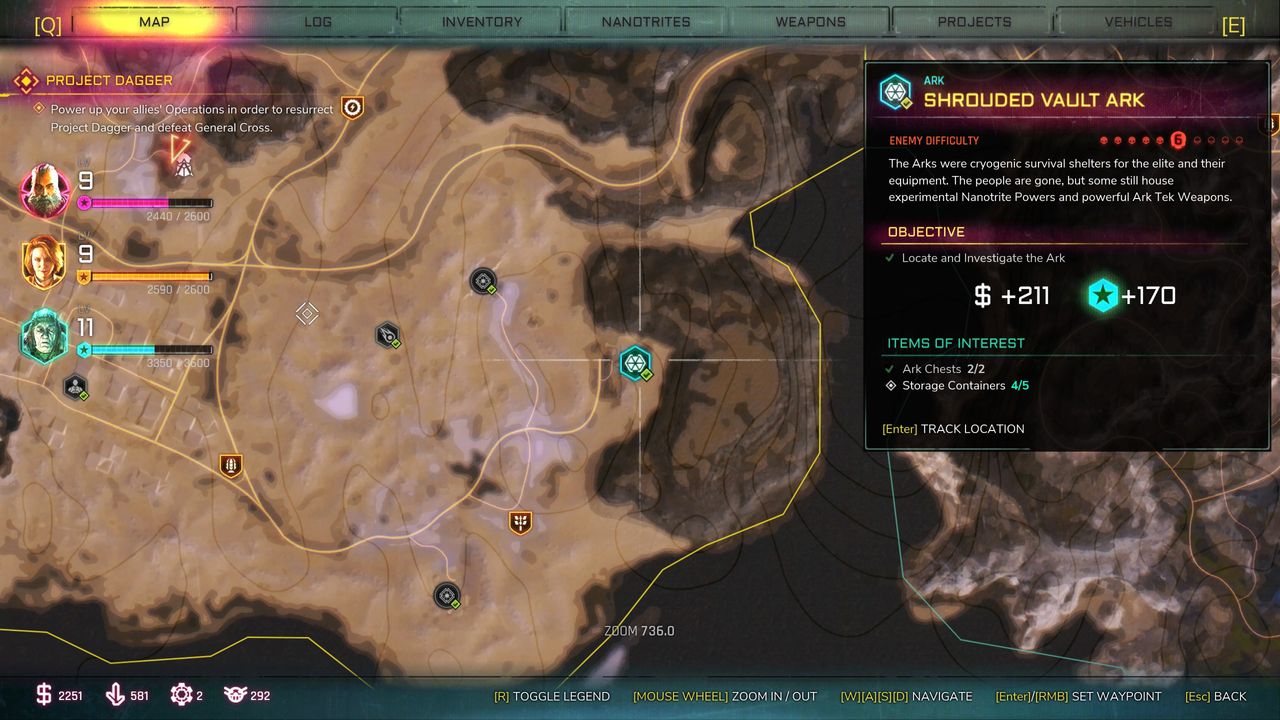This screenshot has height=720, width=1280.
Task: Go back from the map screen
Action: 1215,696
